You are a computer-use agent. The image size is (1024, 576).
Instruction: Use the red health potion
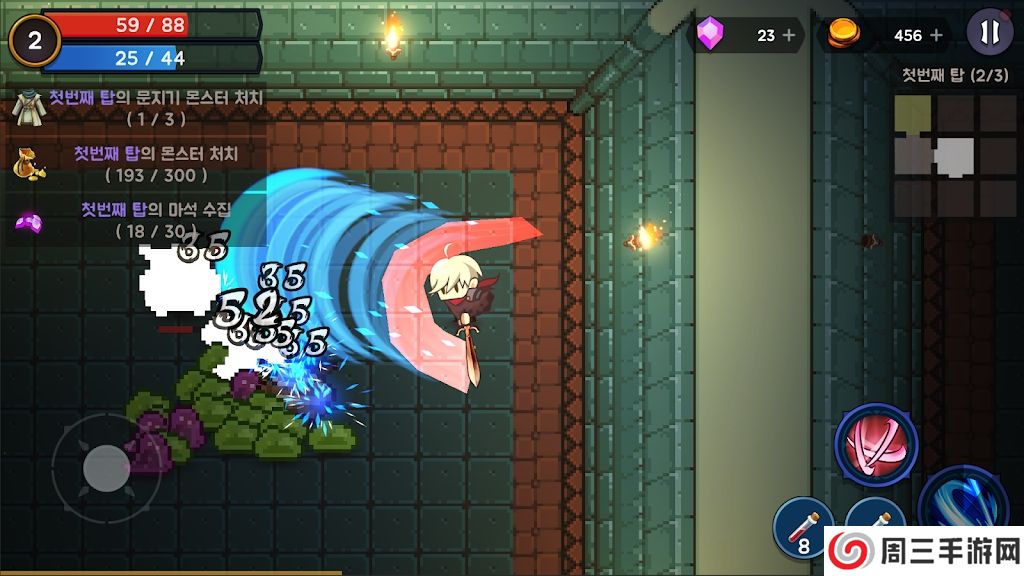click(804, 526)
